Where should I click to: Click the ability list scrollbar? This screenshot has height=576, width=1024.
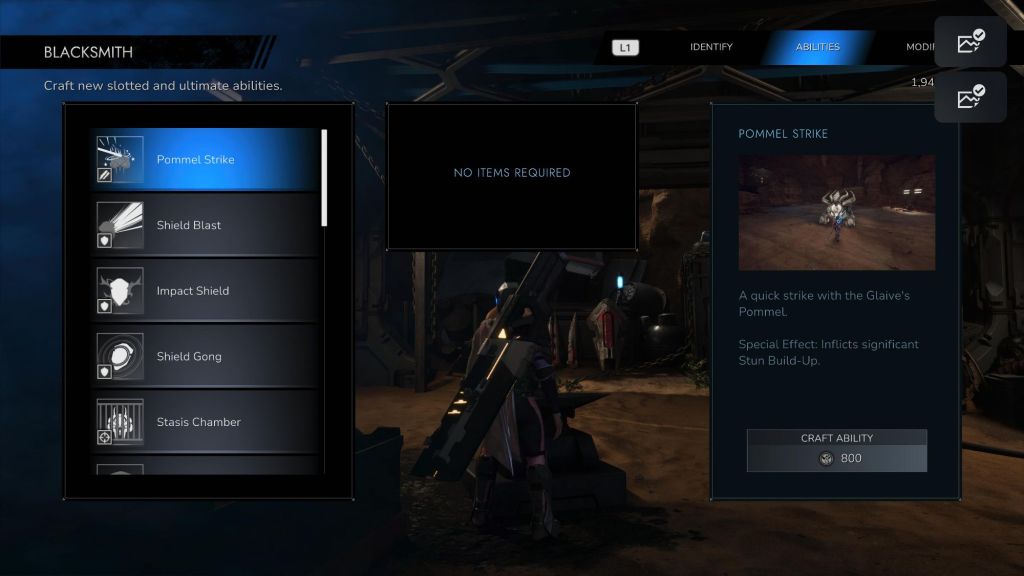[324, 178]
